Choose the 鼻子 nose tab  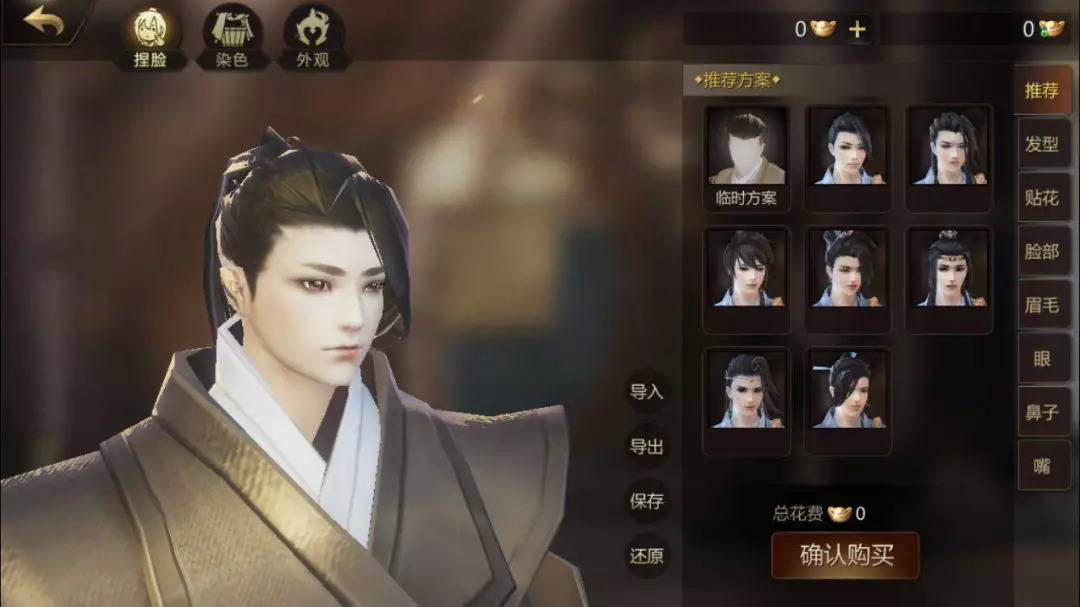tap(1042, 412)
